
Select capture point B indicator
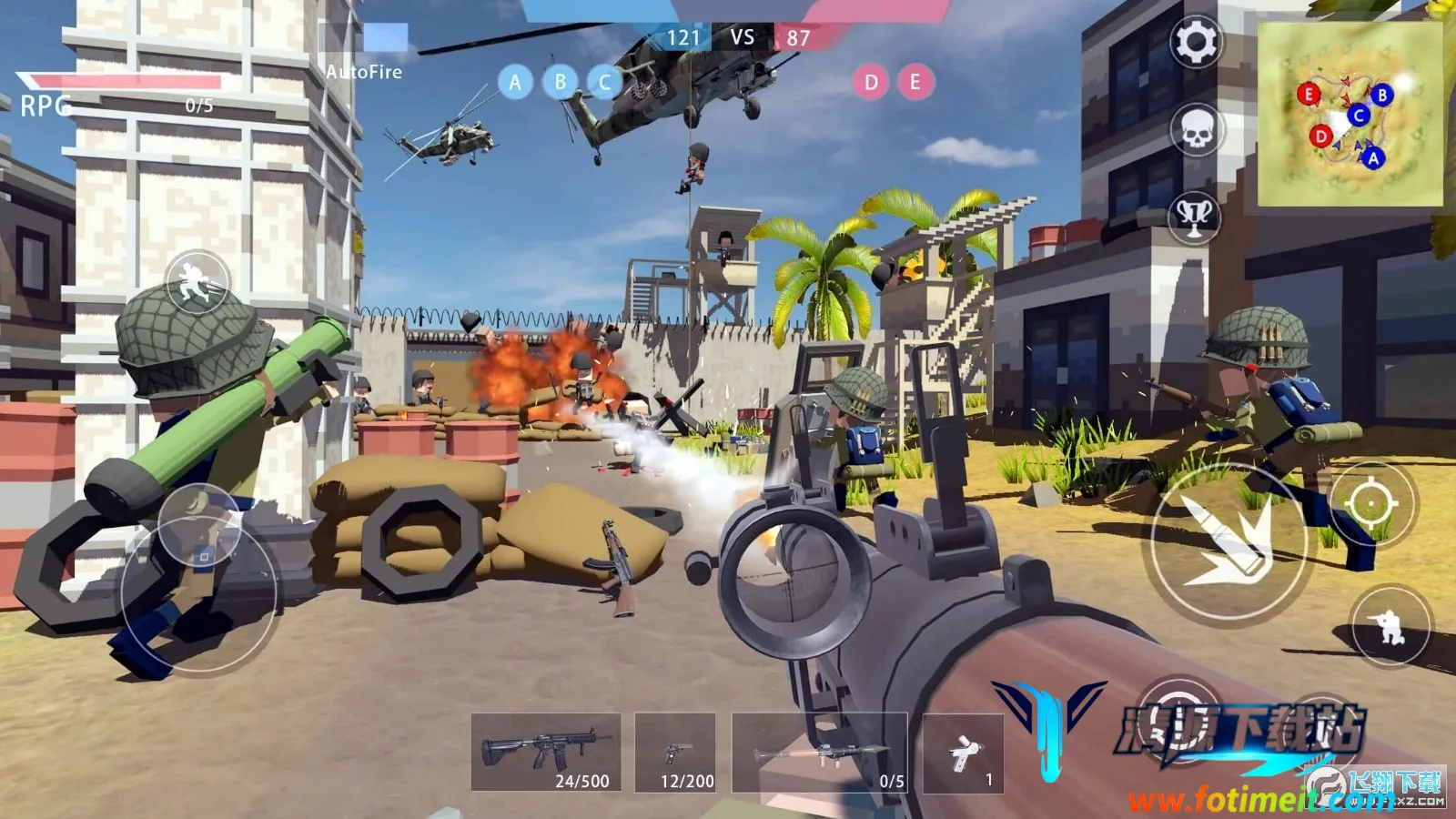click(x=560, y=83)
